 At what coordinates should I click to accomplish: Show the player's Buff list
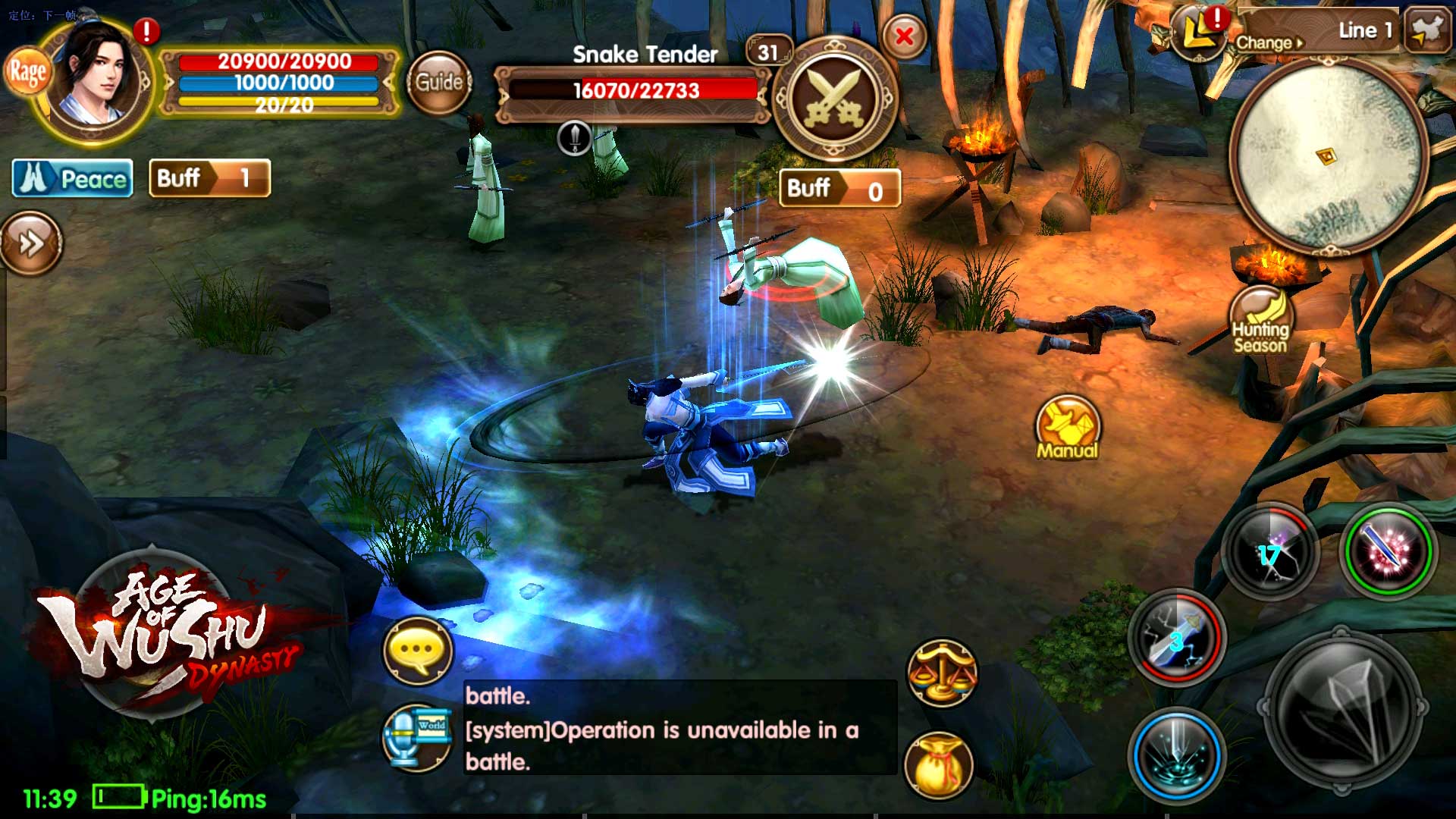click(209, 179)
